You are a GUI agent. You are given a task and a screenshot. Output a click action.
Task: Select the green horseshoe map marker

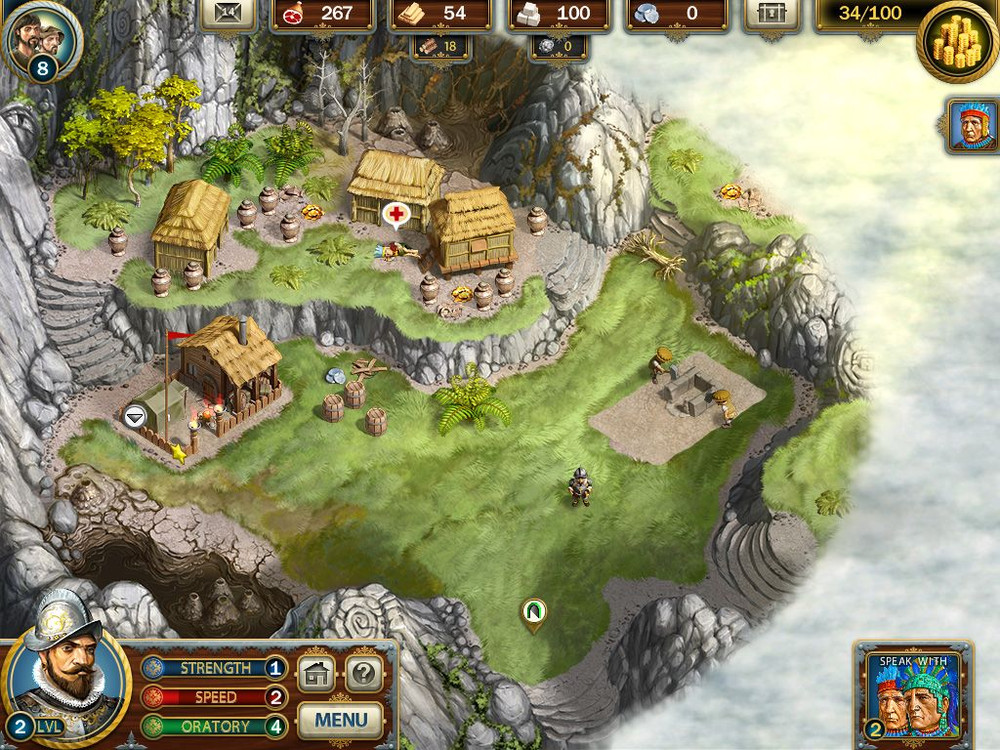click(533, 611)
